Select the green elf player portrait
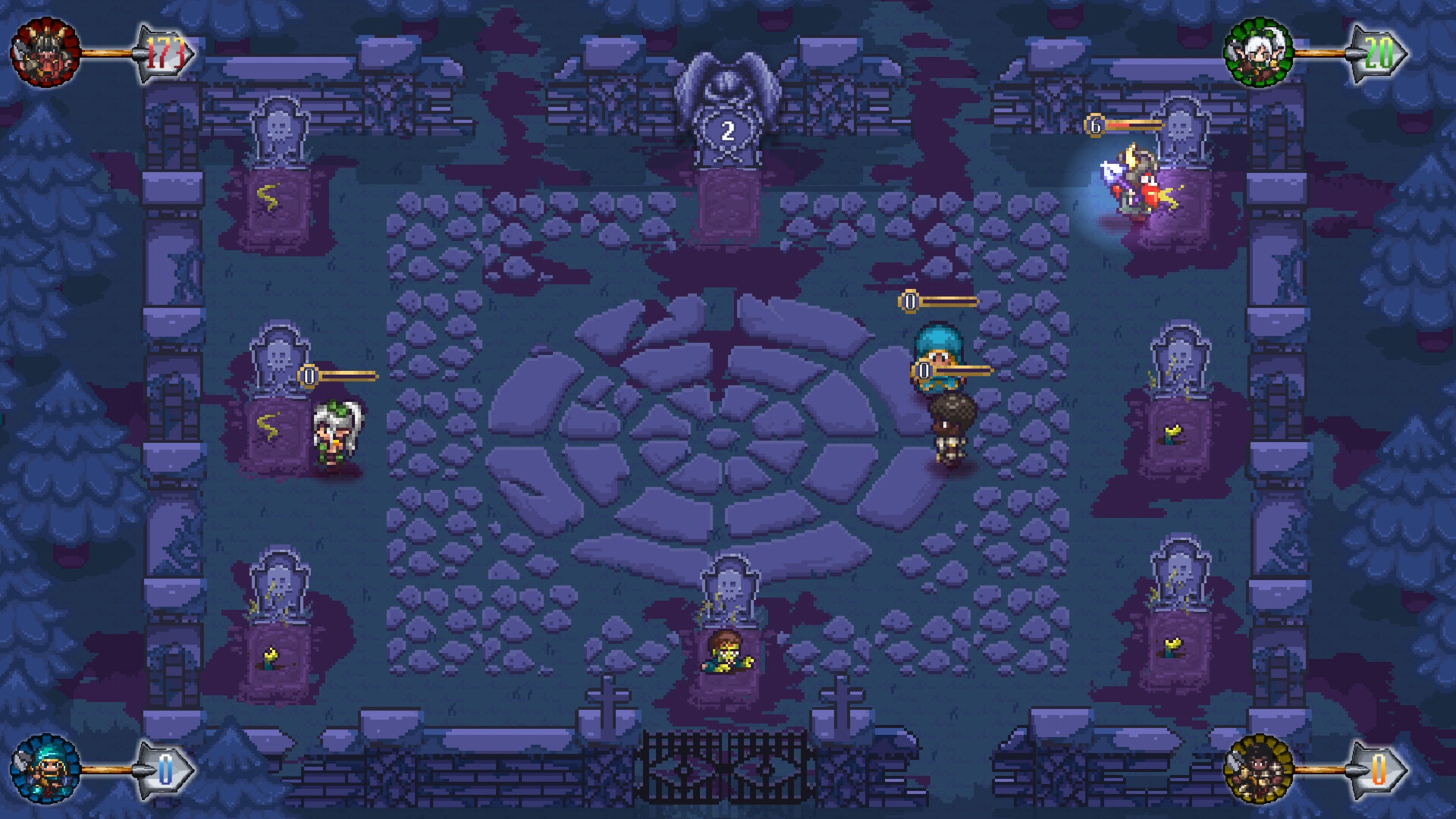The image size is (1456, 819). coord(1261,49)
